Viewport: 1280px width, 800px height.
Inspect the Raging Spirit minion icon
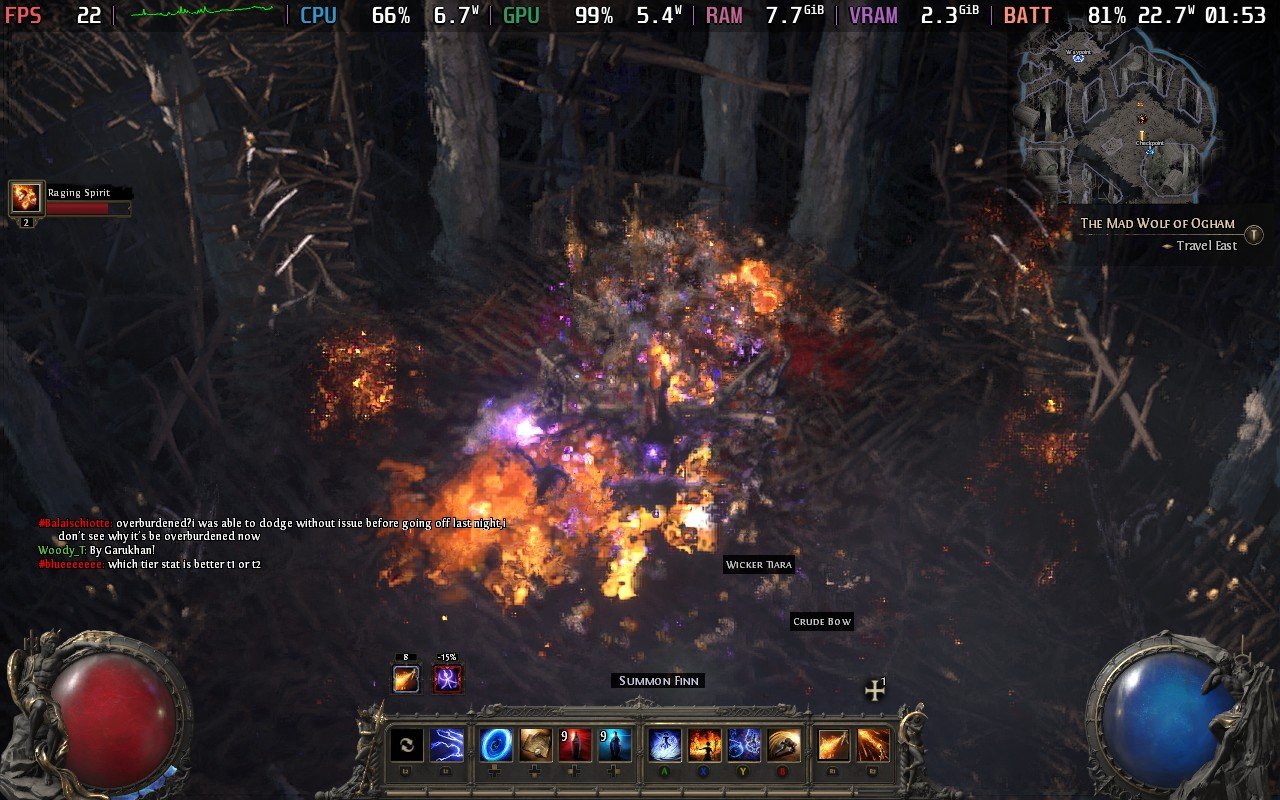pos(25,195)
